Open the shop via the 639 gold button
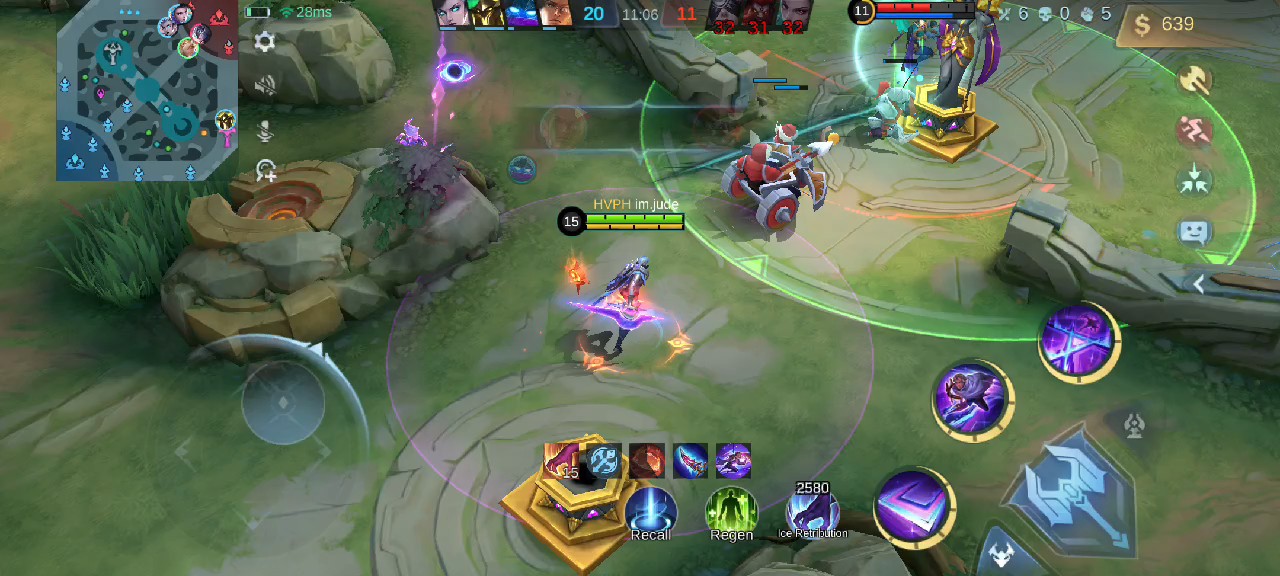Viewport: 1280px width, 576px height. click(1164, 24)
